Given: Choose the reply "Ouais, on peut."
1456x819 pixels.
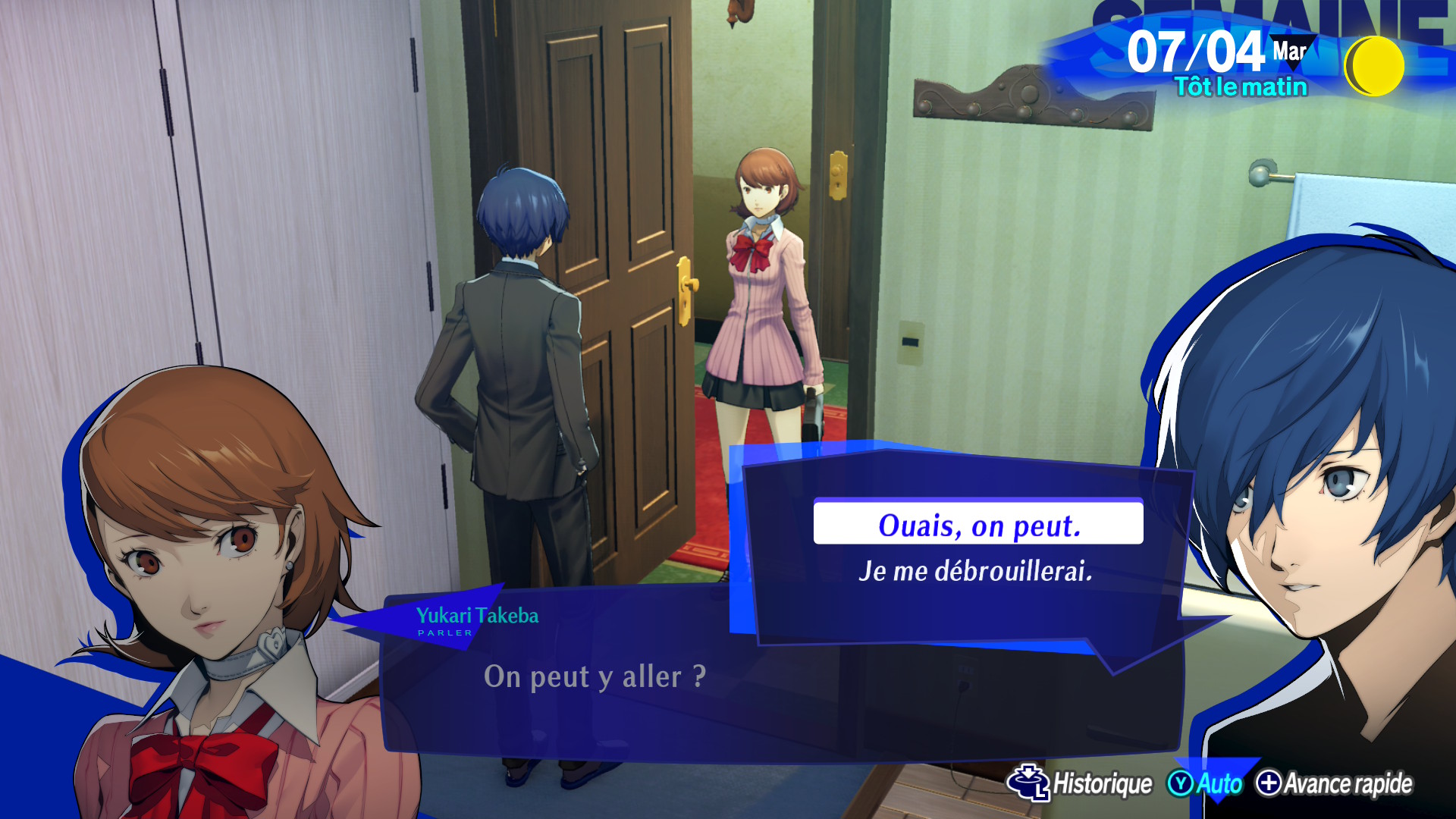Looking at the screenshot, I should 977,524.
